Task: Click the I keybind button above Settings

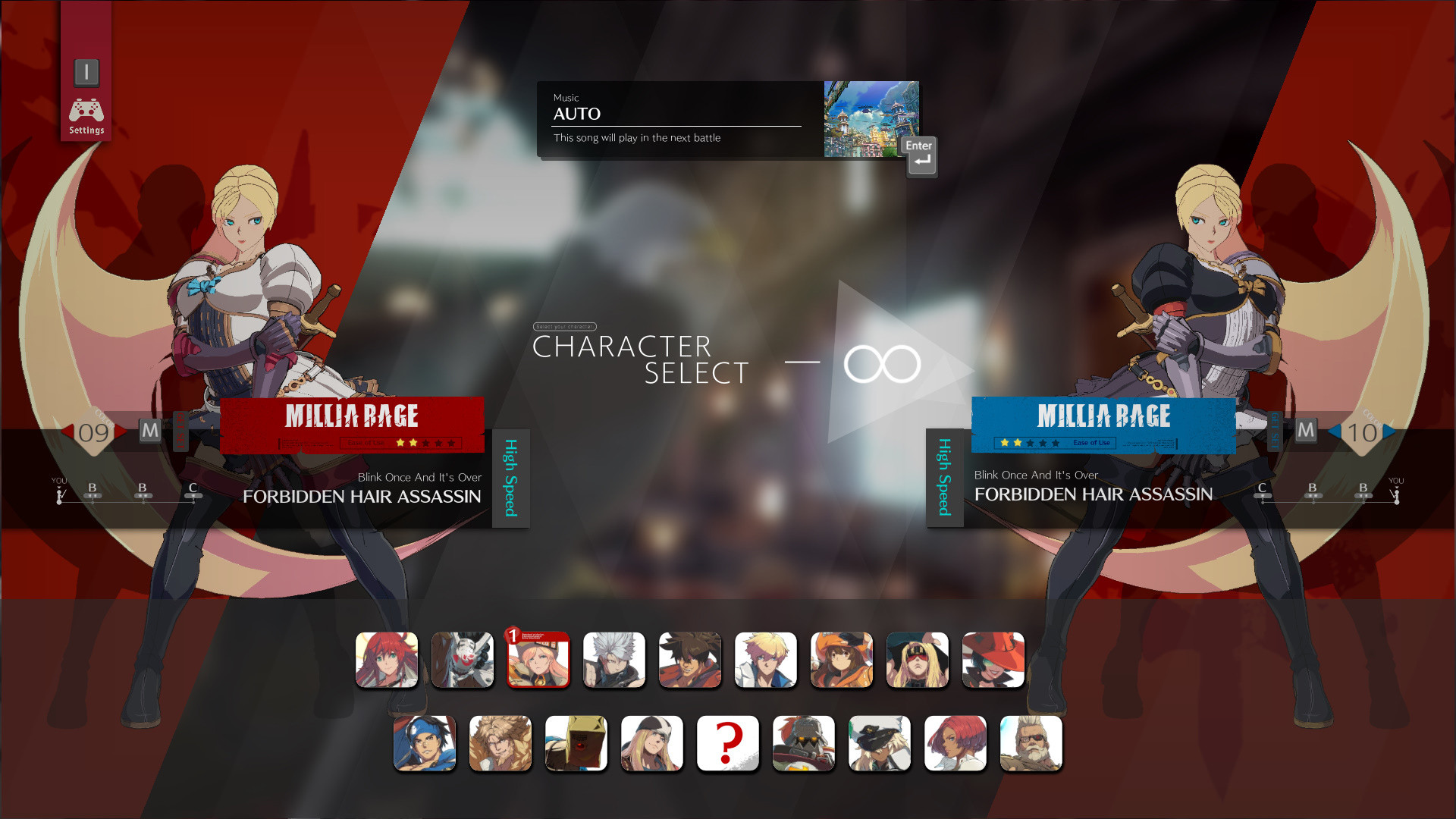Action: 86,72
